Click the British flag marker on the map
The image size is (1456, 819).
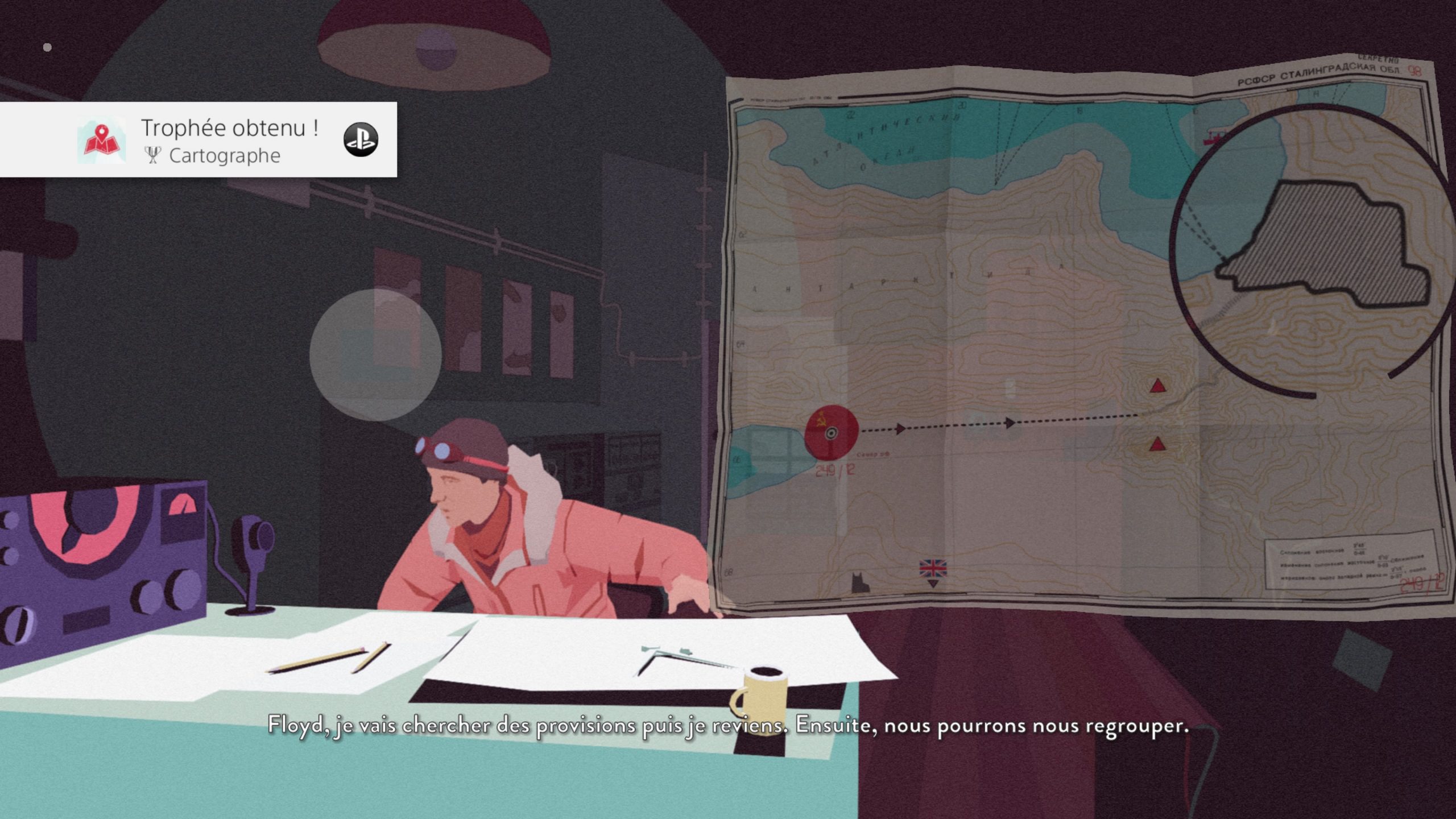933,569
